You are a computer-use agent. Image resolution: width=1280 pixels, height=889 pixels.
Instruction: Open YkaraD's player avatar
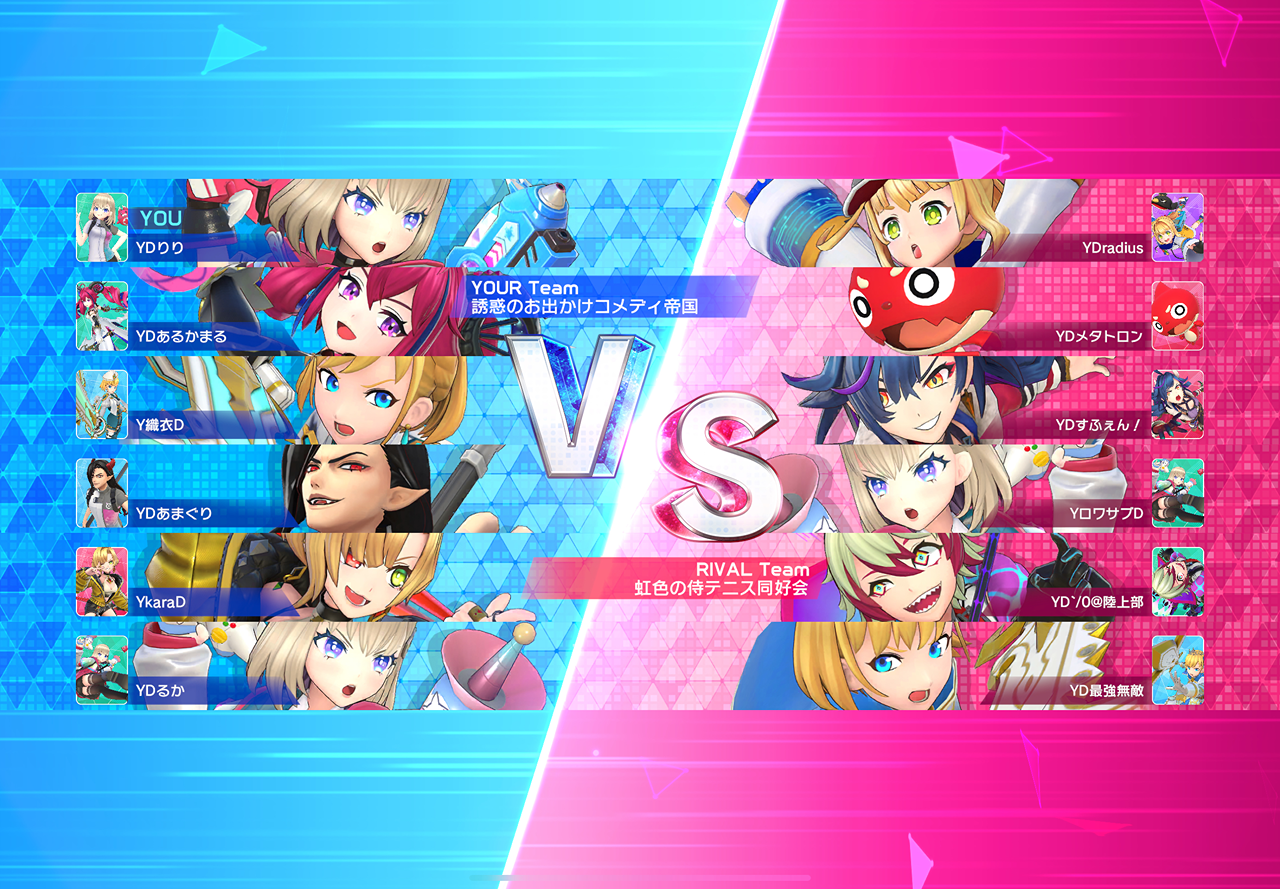pyautogui.click(x=102, y=581)
